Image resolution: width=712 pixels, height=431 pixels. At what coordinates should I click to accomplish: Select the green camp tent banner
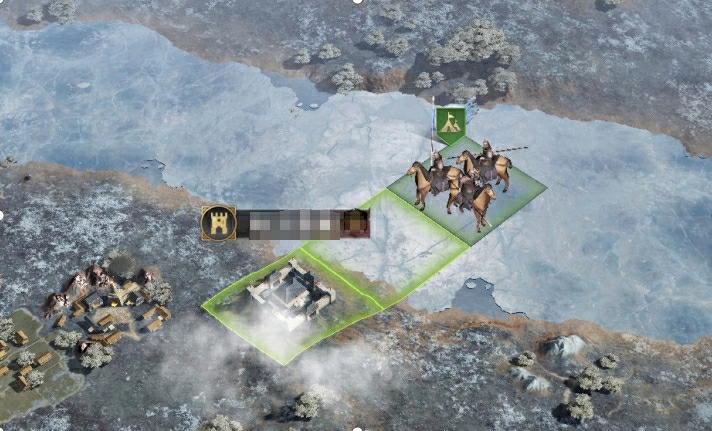tap(452, 122)
